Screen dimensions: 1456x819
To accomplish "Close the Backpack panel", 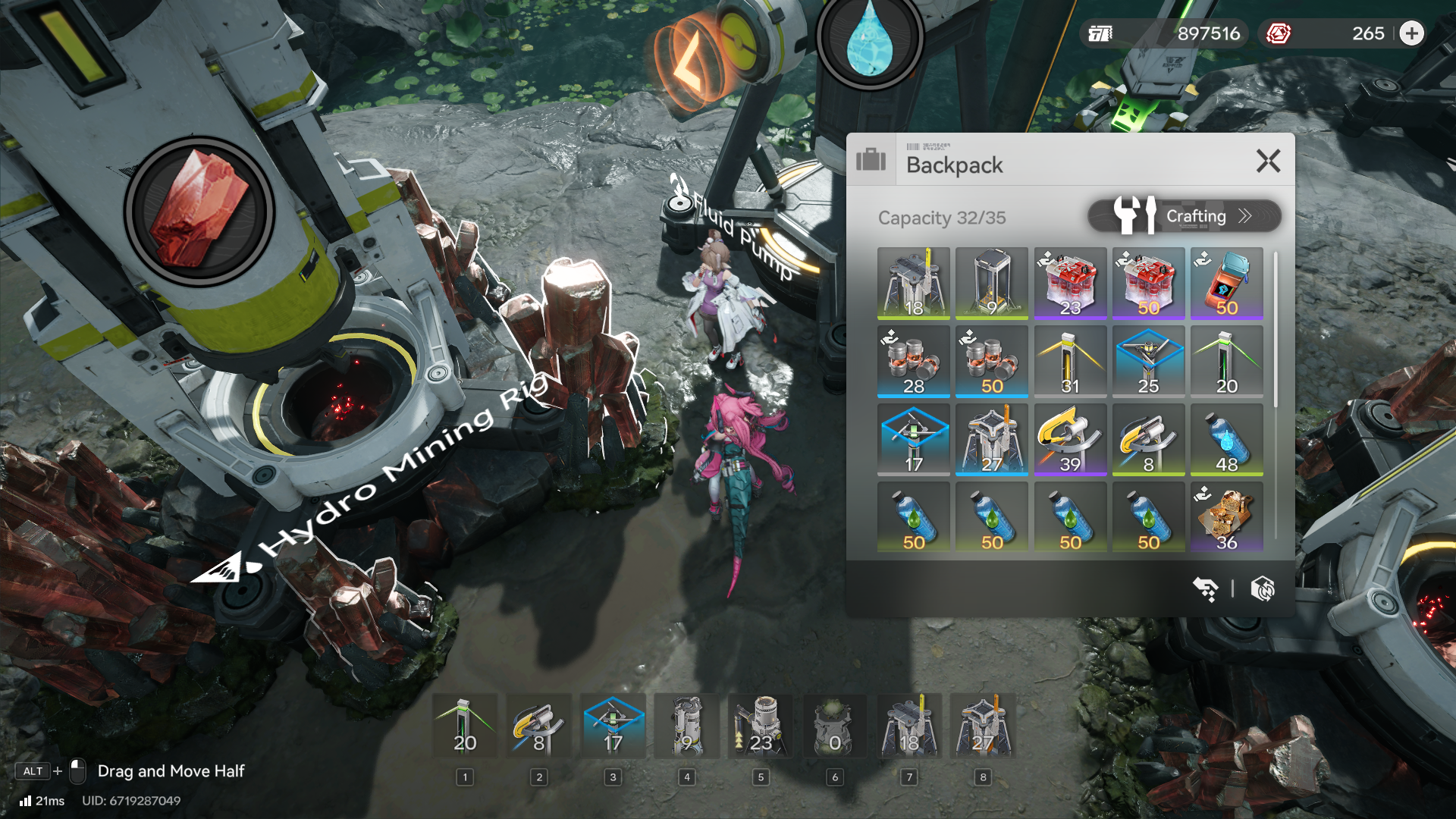I will (x=1268, y=161).
